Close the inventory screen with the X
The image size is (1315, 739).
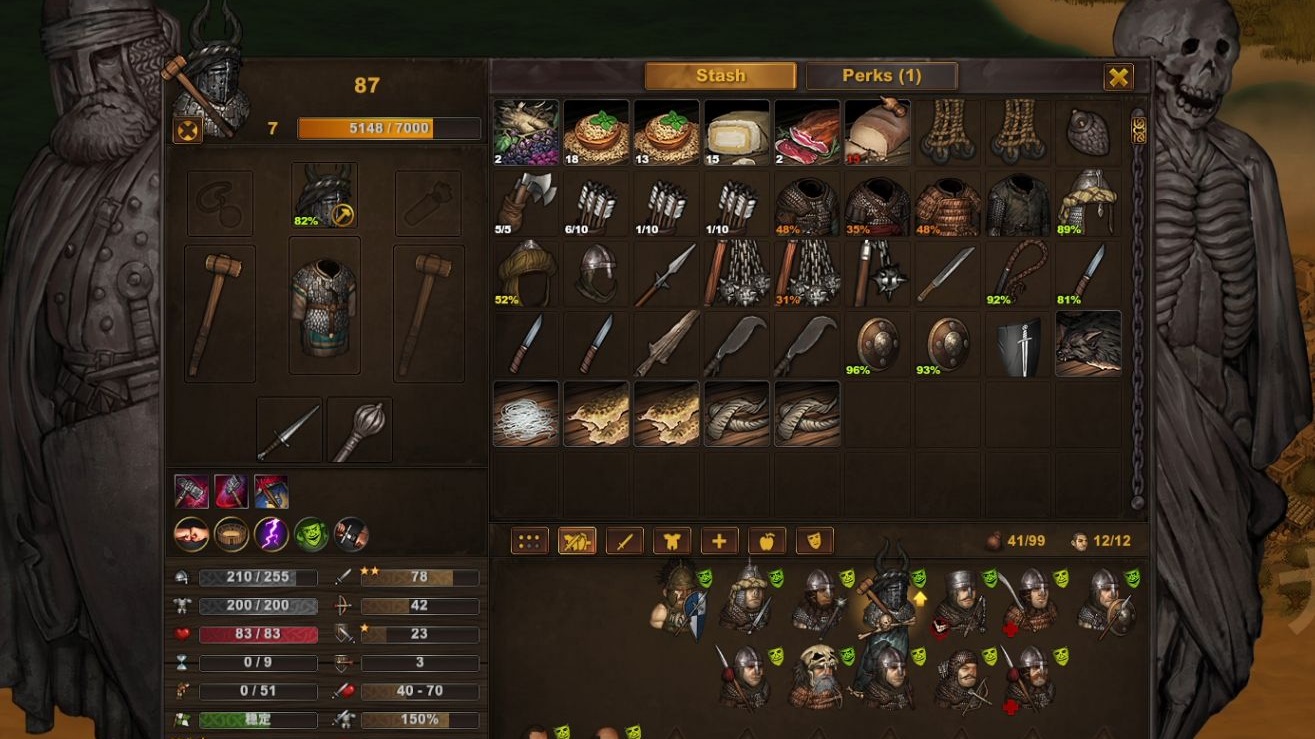click(x=1118, y=77)
